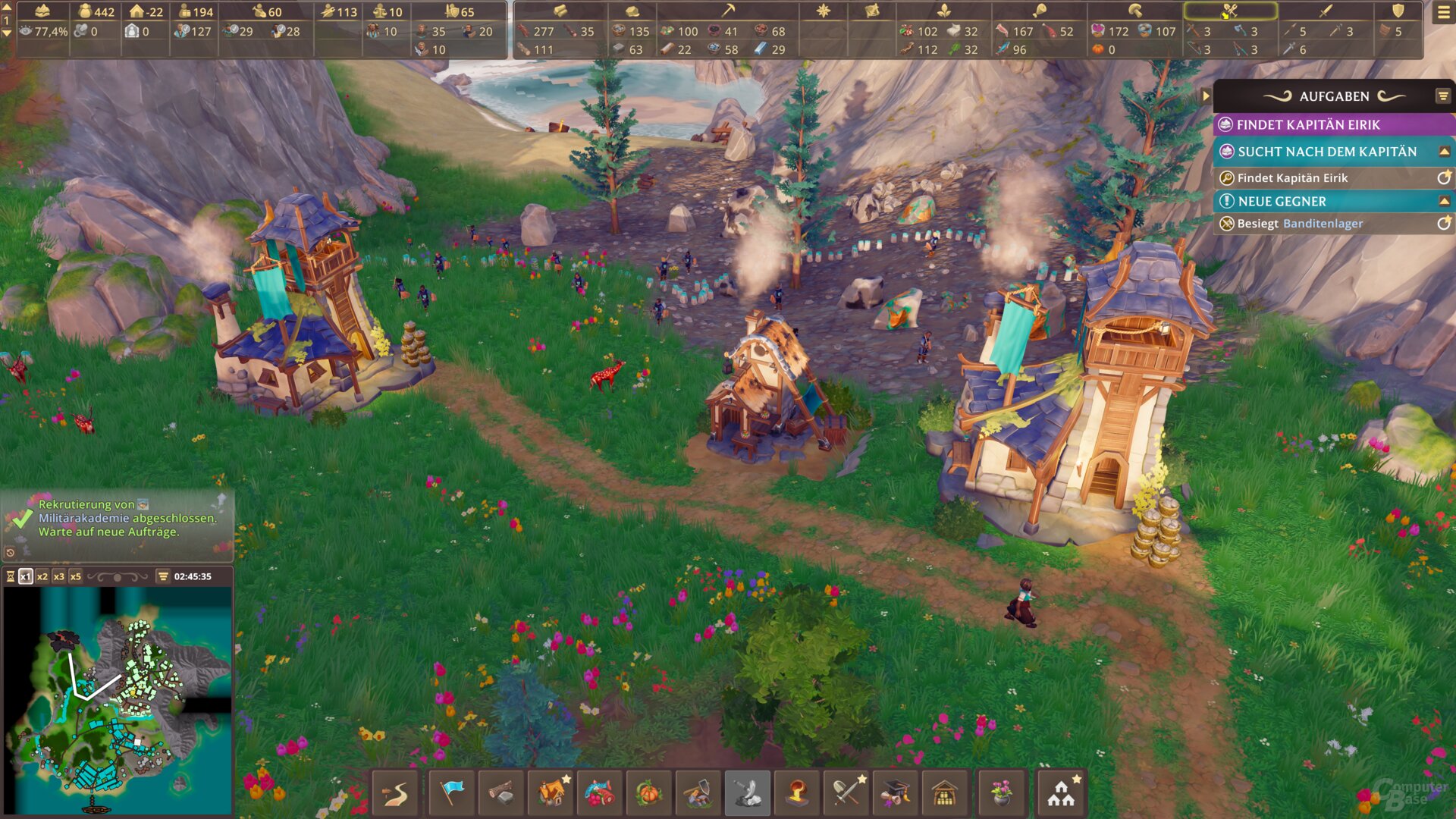Open the molten metal smelting category
Viewport: 1456px width, 819px height.
797,793
